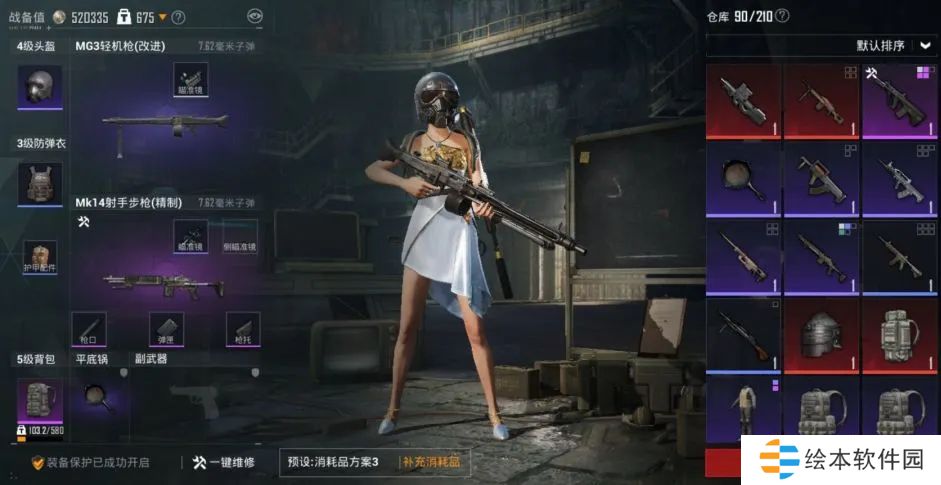This screenshot has width=941, height=485.
Task: Open the 预设:消耗品方案3 preset selector
Action: pos(335,462)
